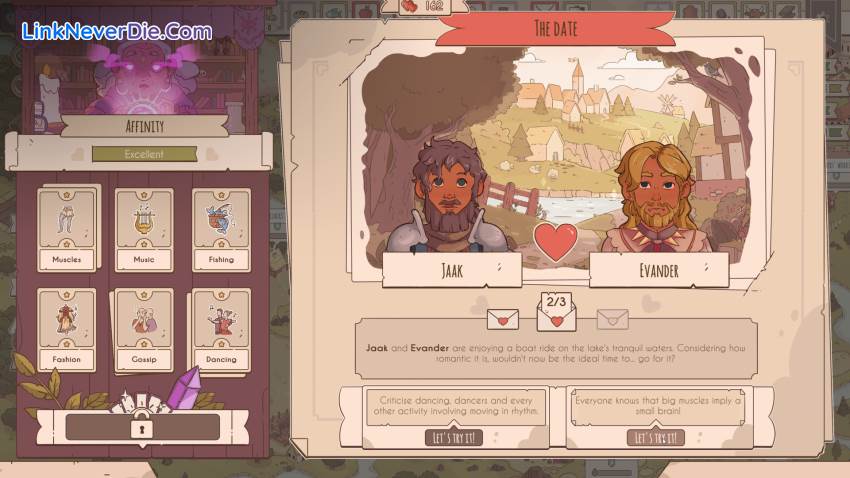
Task: Choose the Music topic card
Action: (x=144, y=230)
